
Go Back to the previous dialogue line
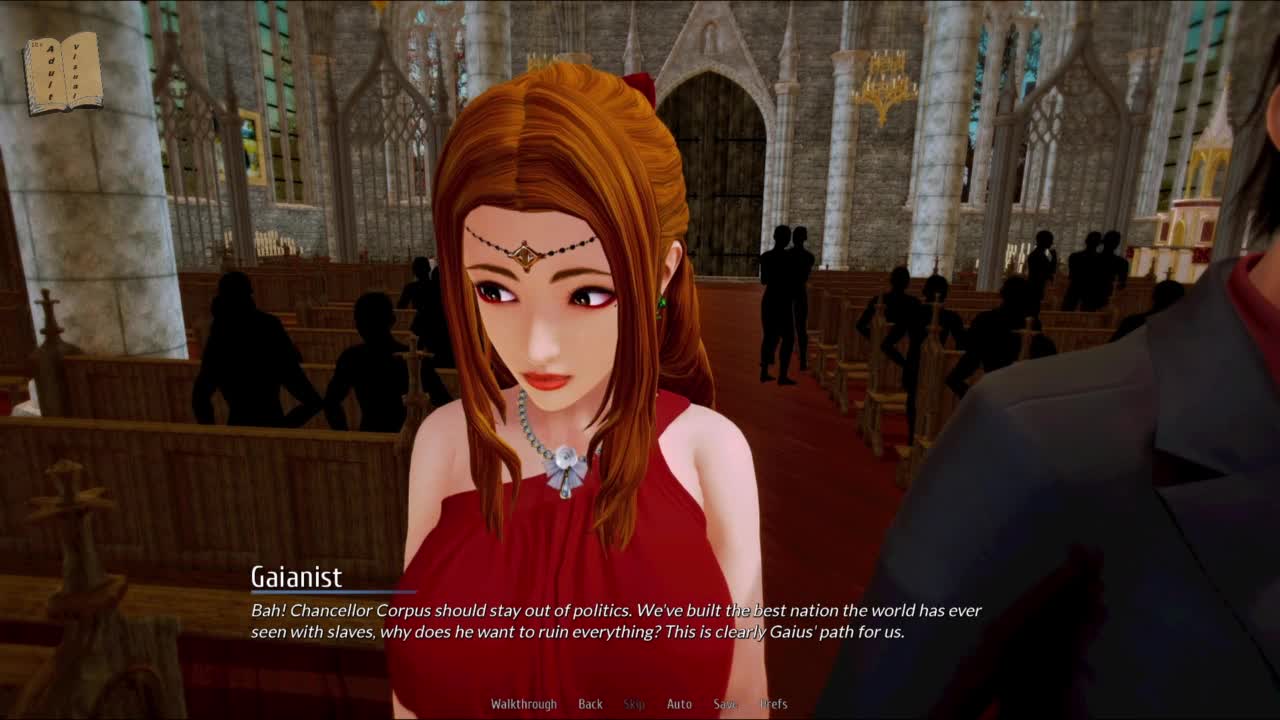click(x=590, y=704)
